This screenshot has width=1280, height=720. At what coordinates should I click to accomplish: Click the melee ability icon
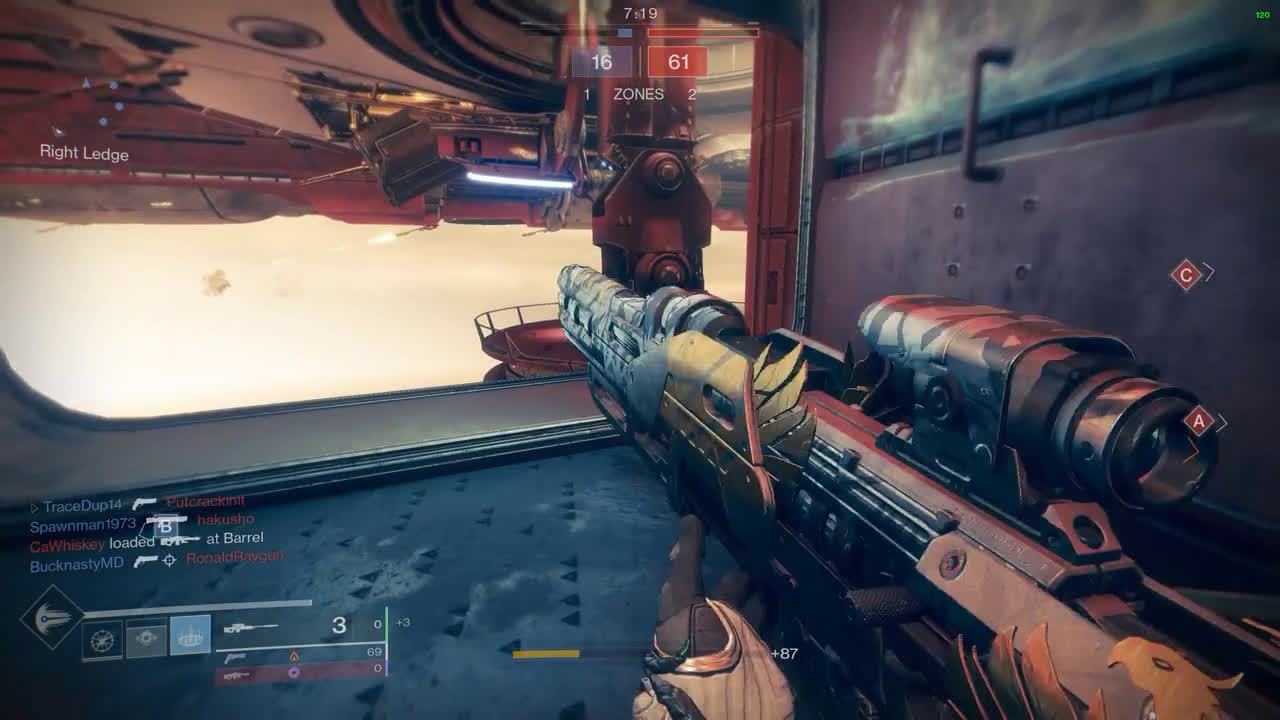click(x=146, y=639)
